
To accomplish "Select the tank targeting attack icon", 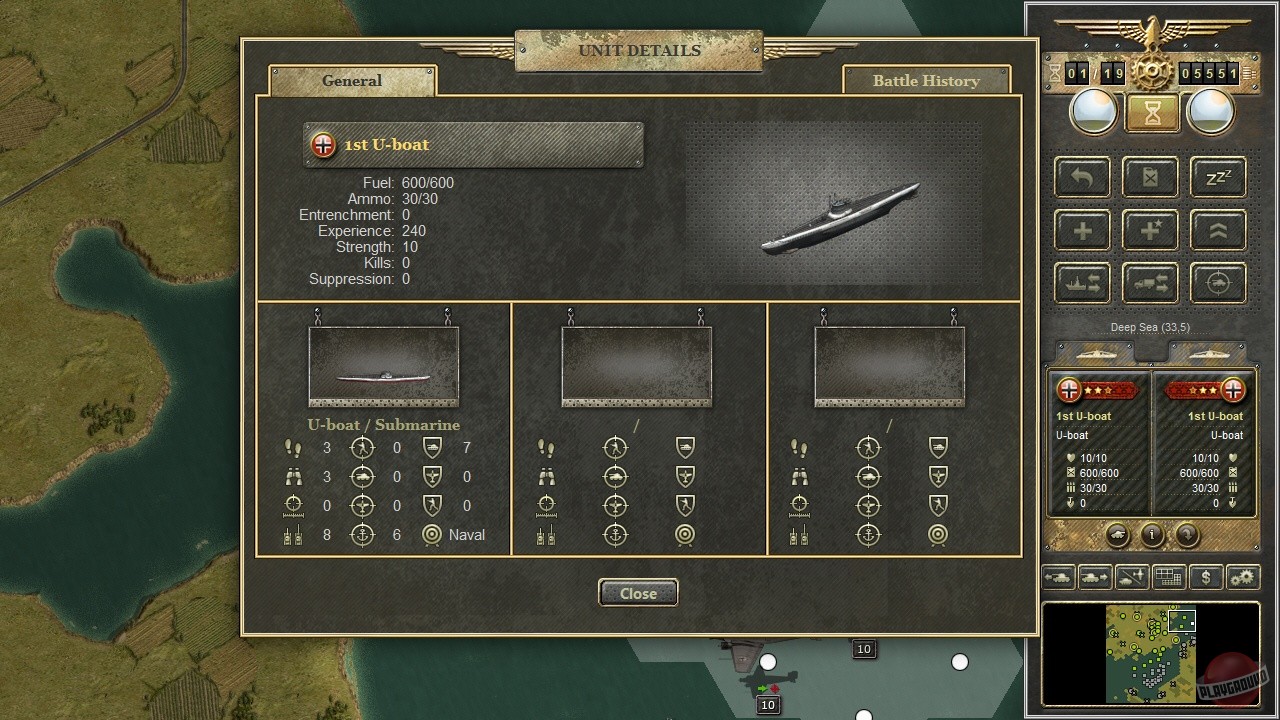I will coord(1218,283).
